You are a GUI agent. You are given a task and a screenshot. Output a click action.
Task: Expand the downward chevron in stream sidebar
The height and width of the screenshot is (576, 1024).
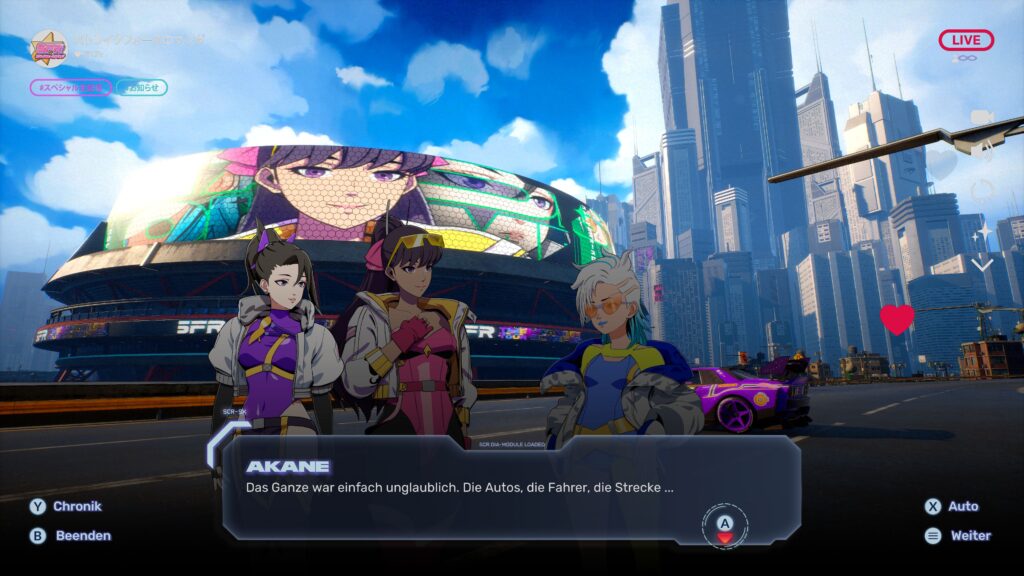point(982,265)
